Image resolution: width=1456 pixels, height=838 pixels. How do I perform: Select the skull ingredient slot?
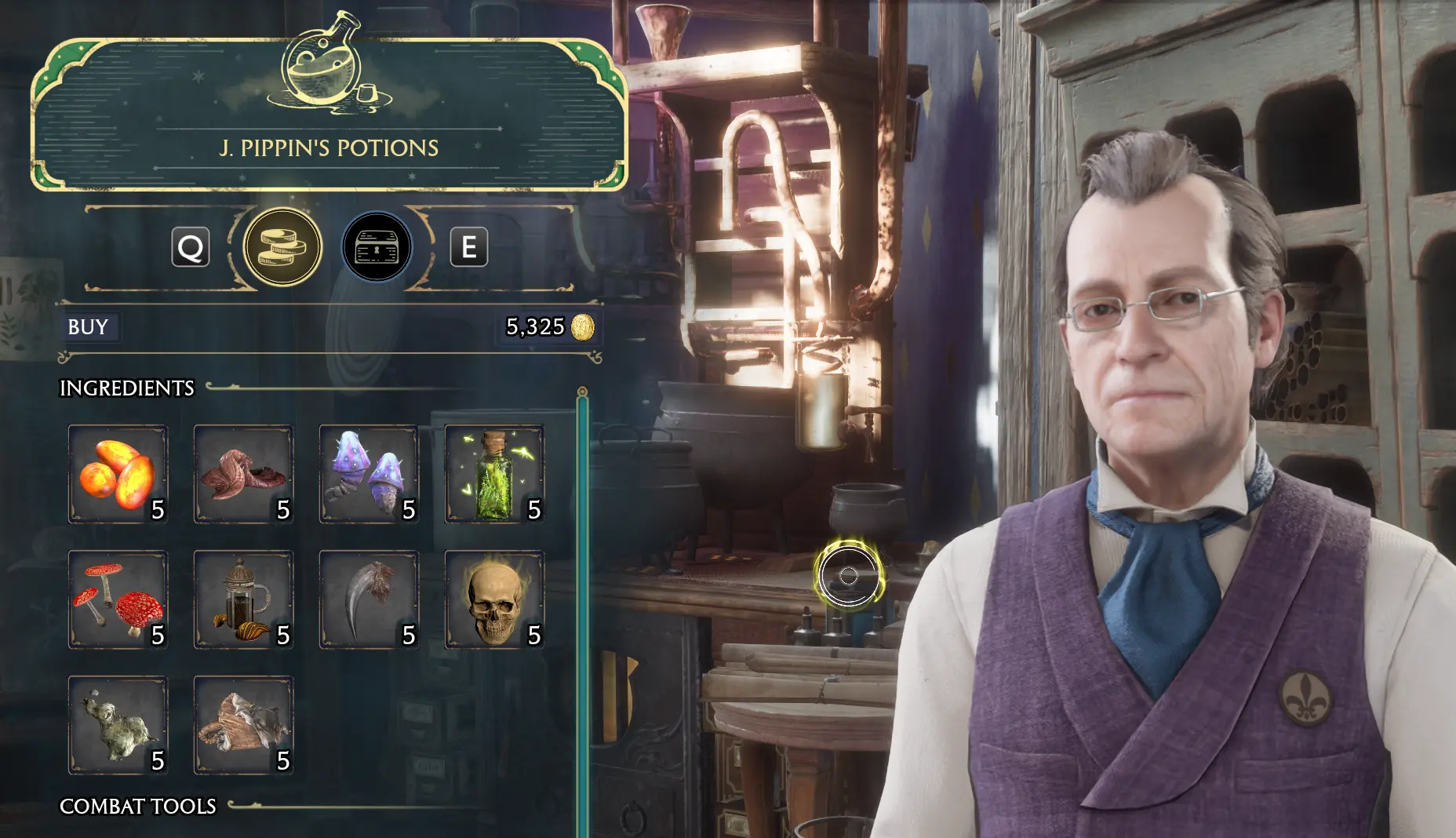pyautogui.click(x=494, y=599)
